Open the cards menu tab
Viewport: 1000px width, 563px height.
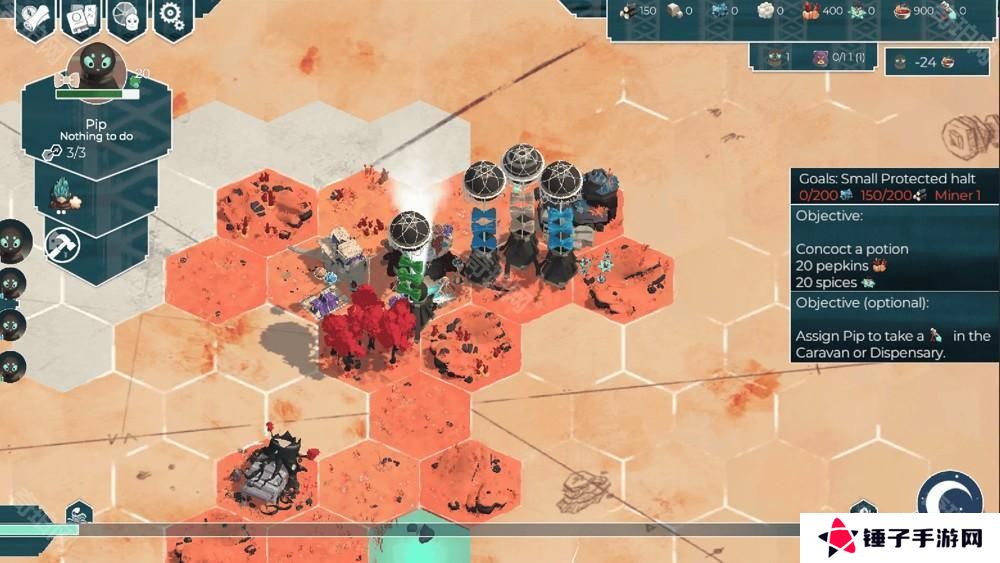[82, 16]
